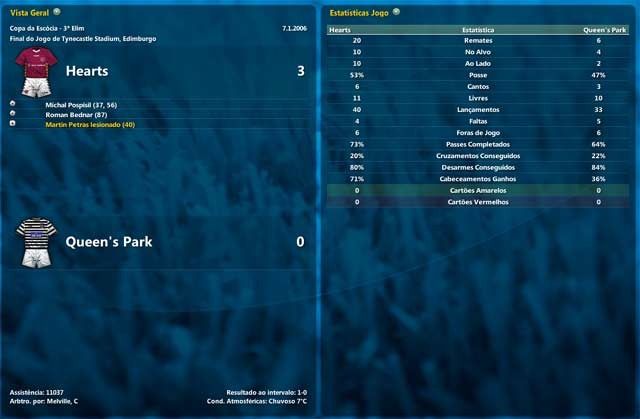Select the Cartões Vermelhos row
The height and width of the screenshot is (419, 640).
(477, 202)
